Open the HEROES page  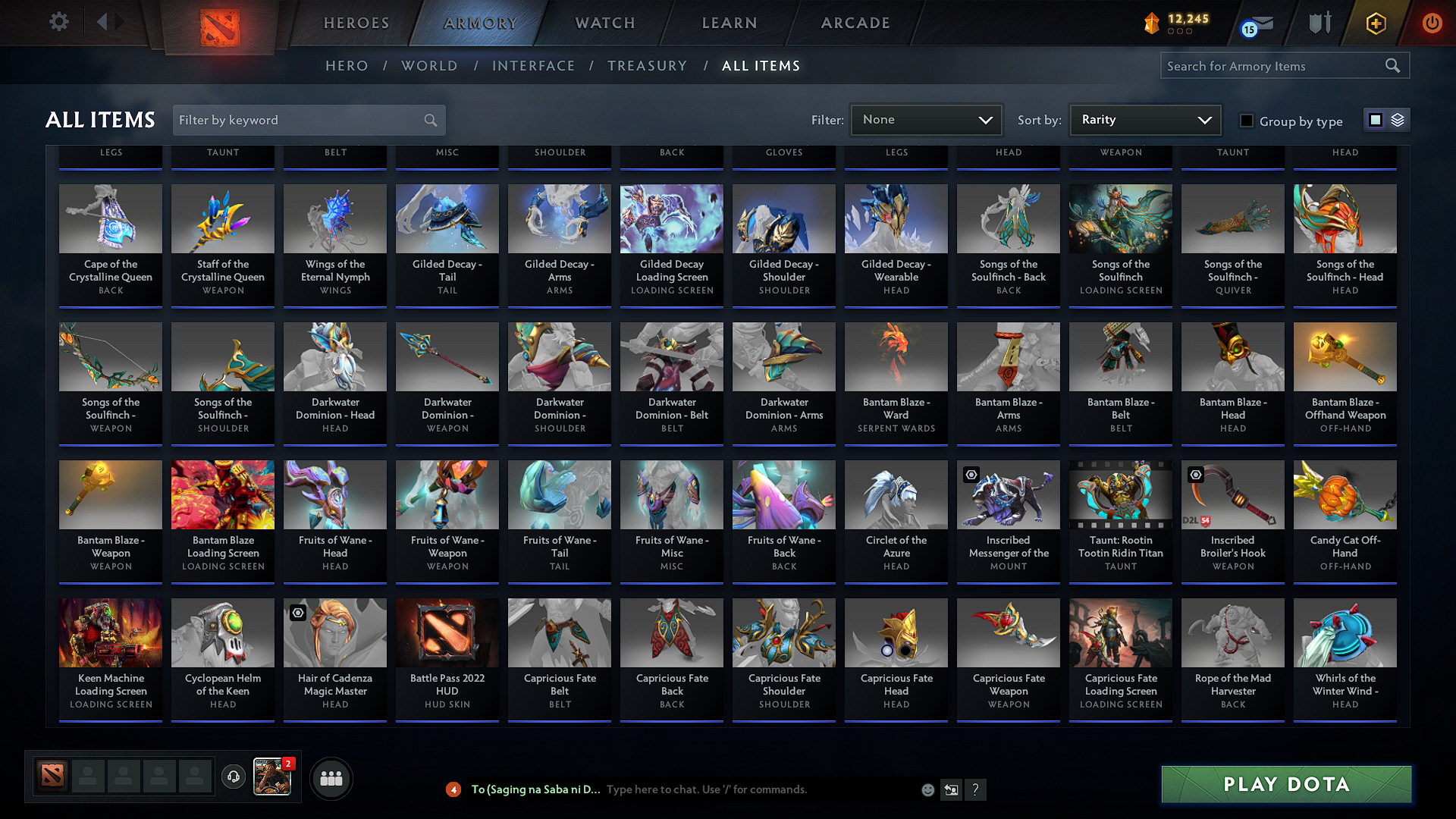point(356,23)
